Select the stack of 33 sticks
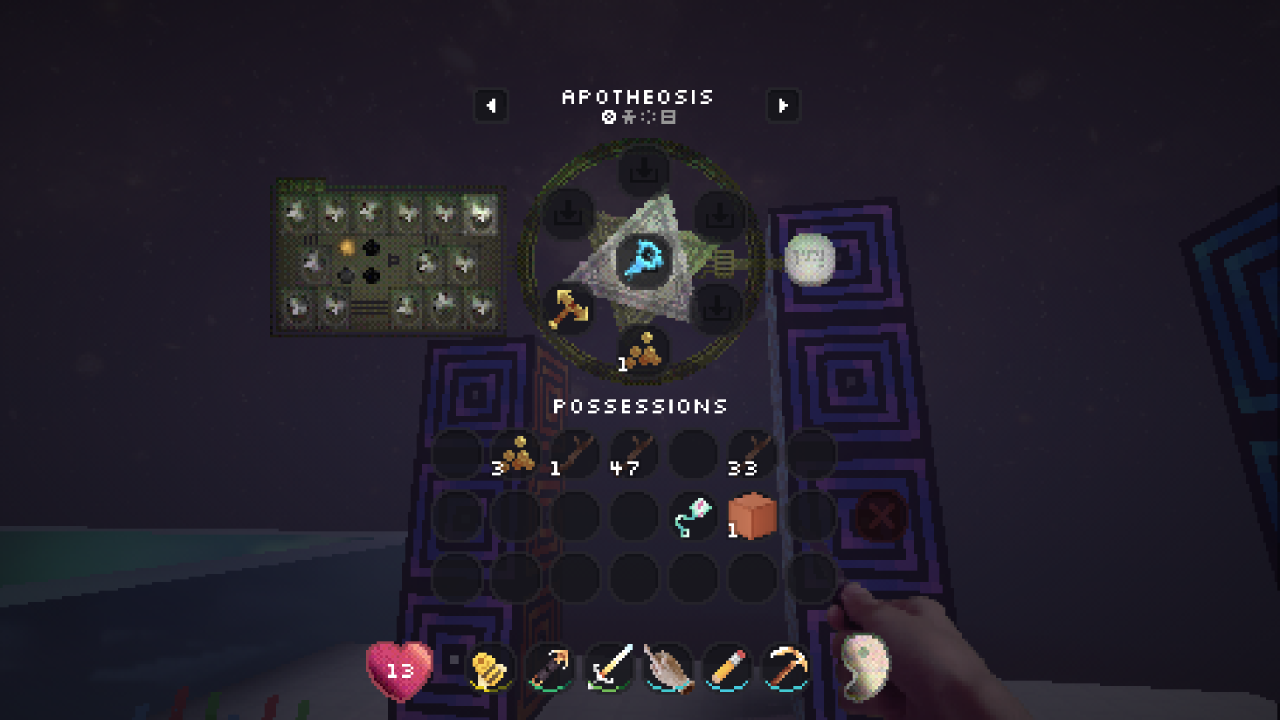Image resolution: width=1280 pixels, height=720 pixels. (x=752, y=455)
